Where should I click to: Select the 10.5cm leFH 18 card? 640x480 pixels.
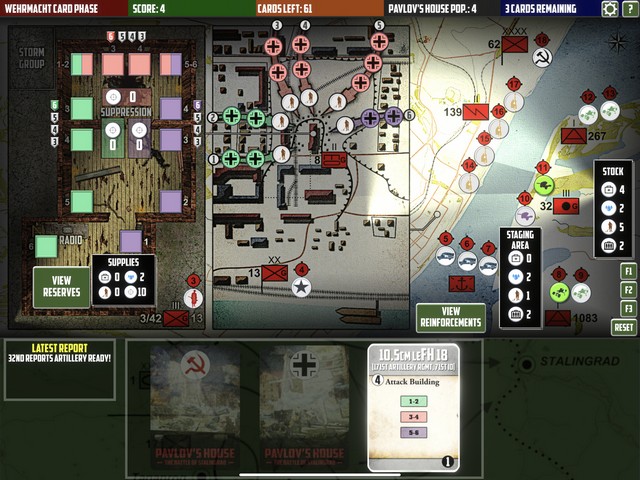tap(412, 407)
